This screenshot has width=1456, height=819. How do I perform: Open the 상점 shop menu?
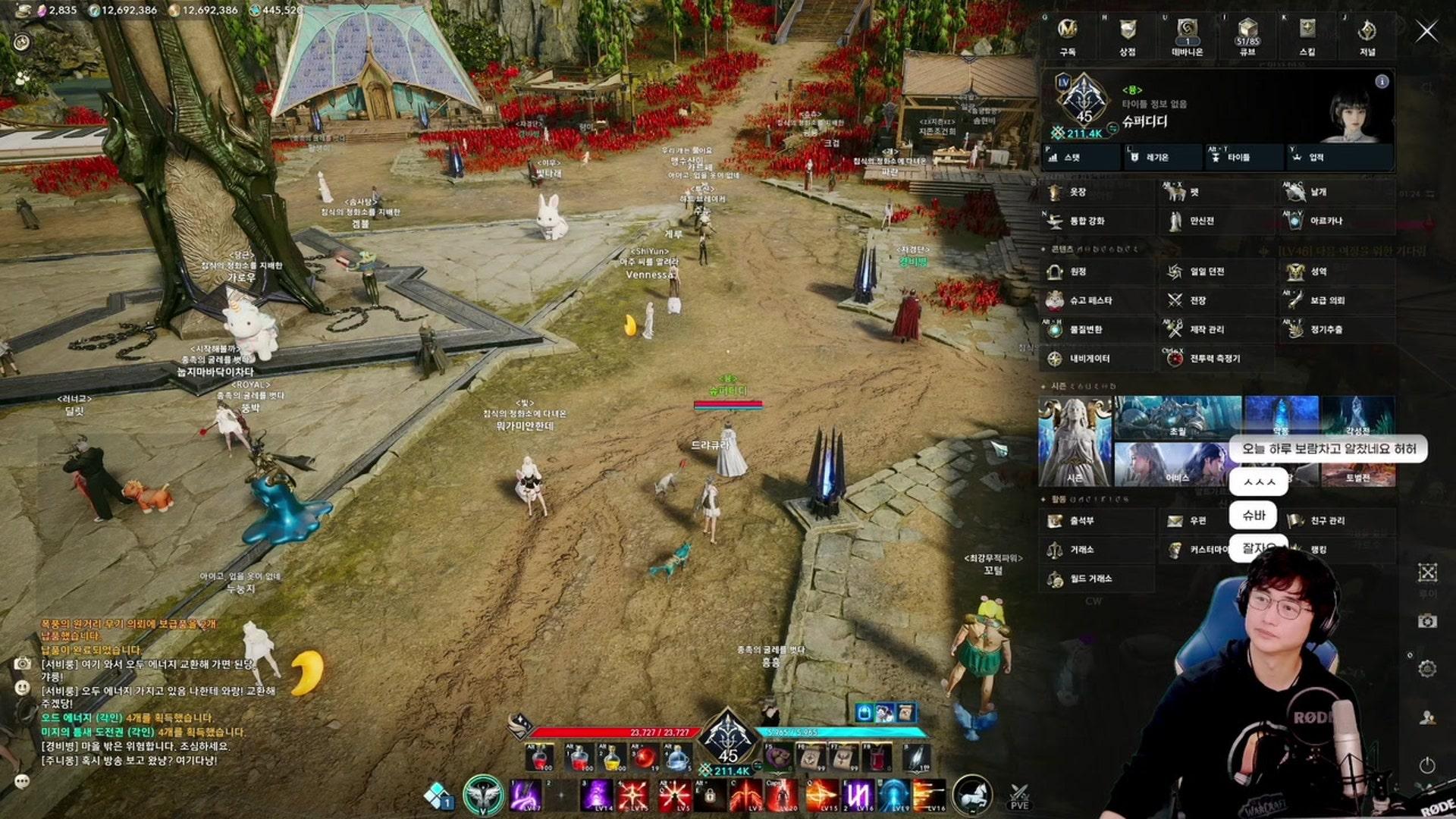pyautogui.click(x=1128, y=36)
